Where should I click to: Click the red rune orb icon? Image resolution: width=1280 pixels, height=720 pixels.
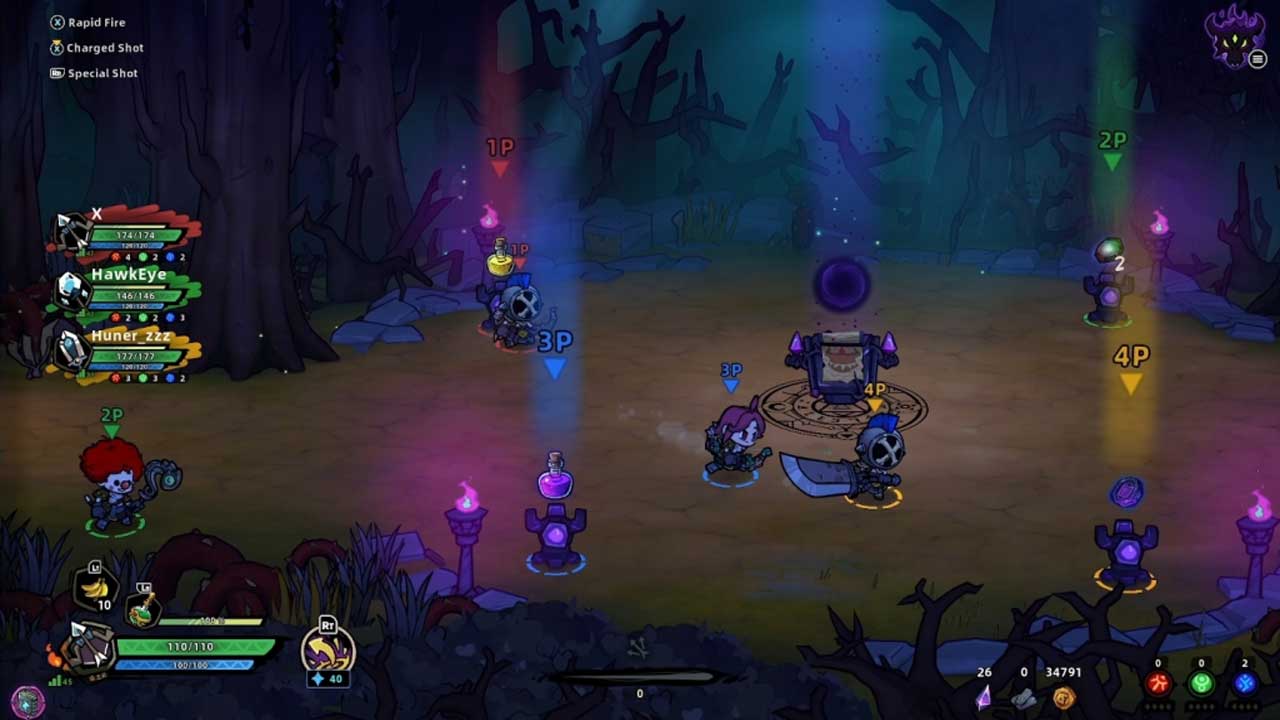click(1158, 684)
